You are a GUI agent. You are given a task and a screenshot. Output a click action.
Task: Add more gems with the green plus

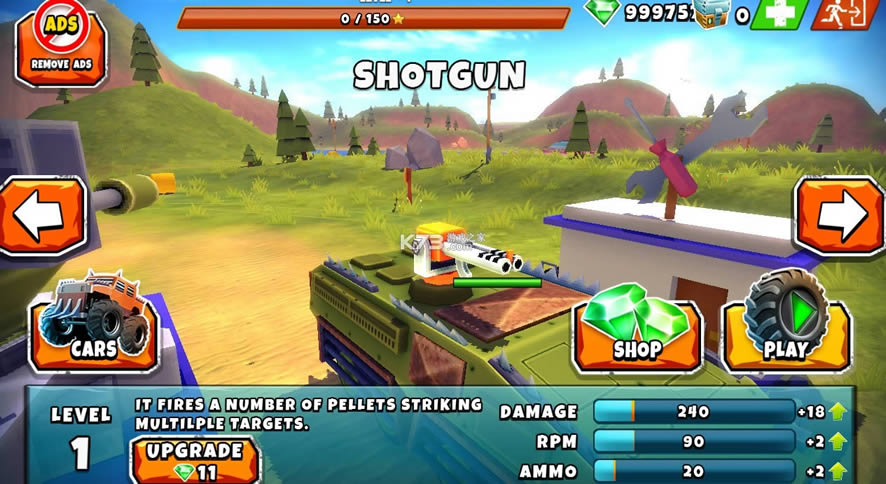(x=780, y=14)
